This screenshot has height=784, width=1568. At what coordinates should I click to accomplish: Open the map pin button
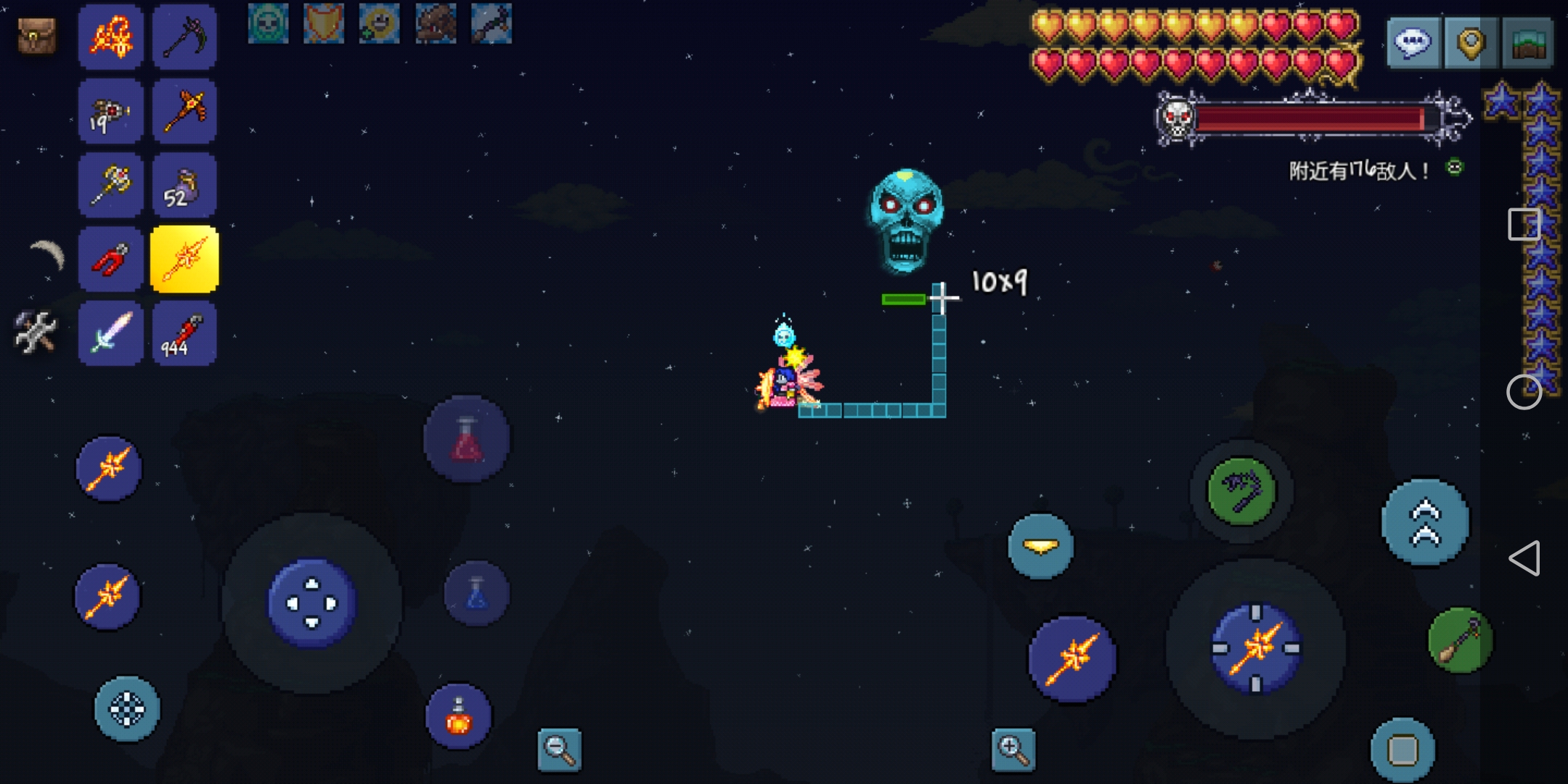pos(1470,44)
